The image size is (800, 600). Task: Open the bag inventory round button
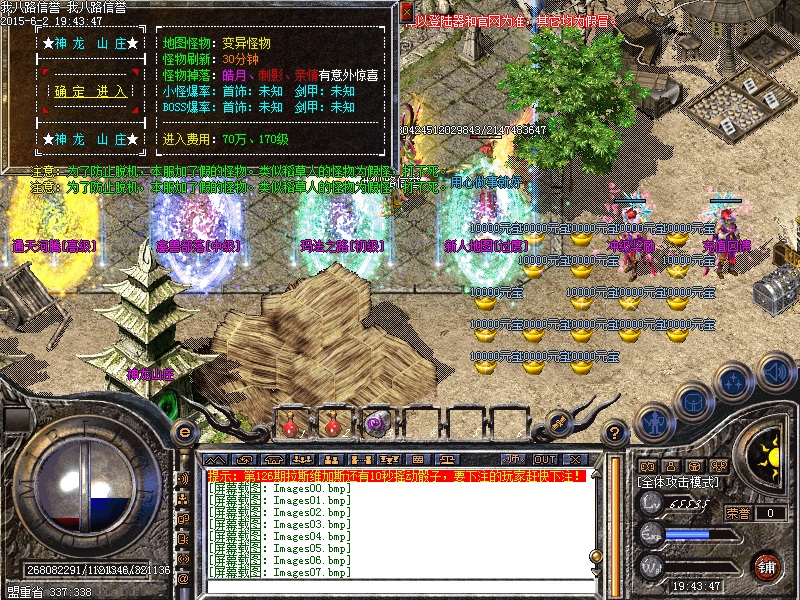[692, 400]
